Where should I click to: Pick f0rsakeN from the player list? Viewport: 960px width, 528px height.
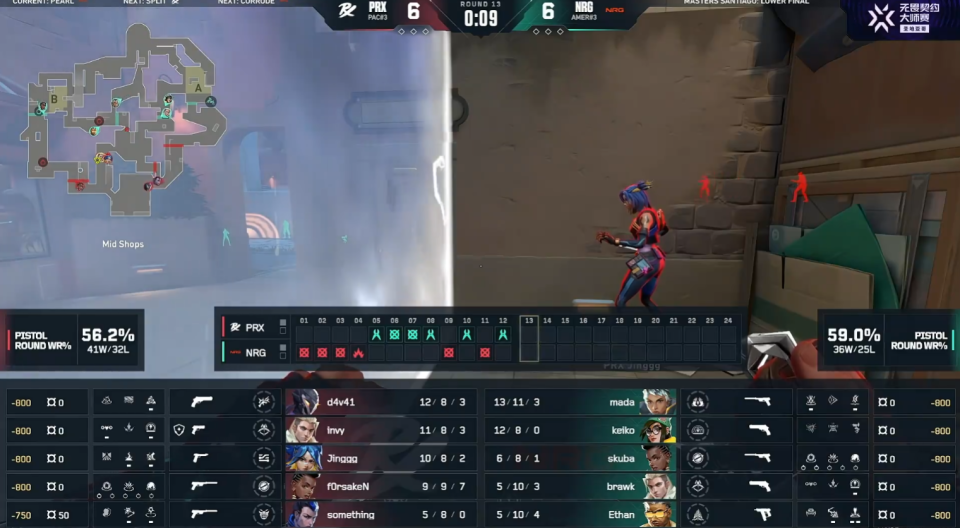(x=380, y=486)
